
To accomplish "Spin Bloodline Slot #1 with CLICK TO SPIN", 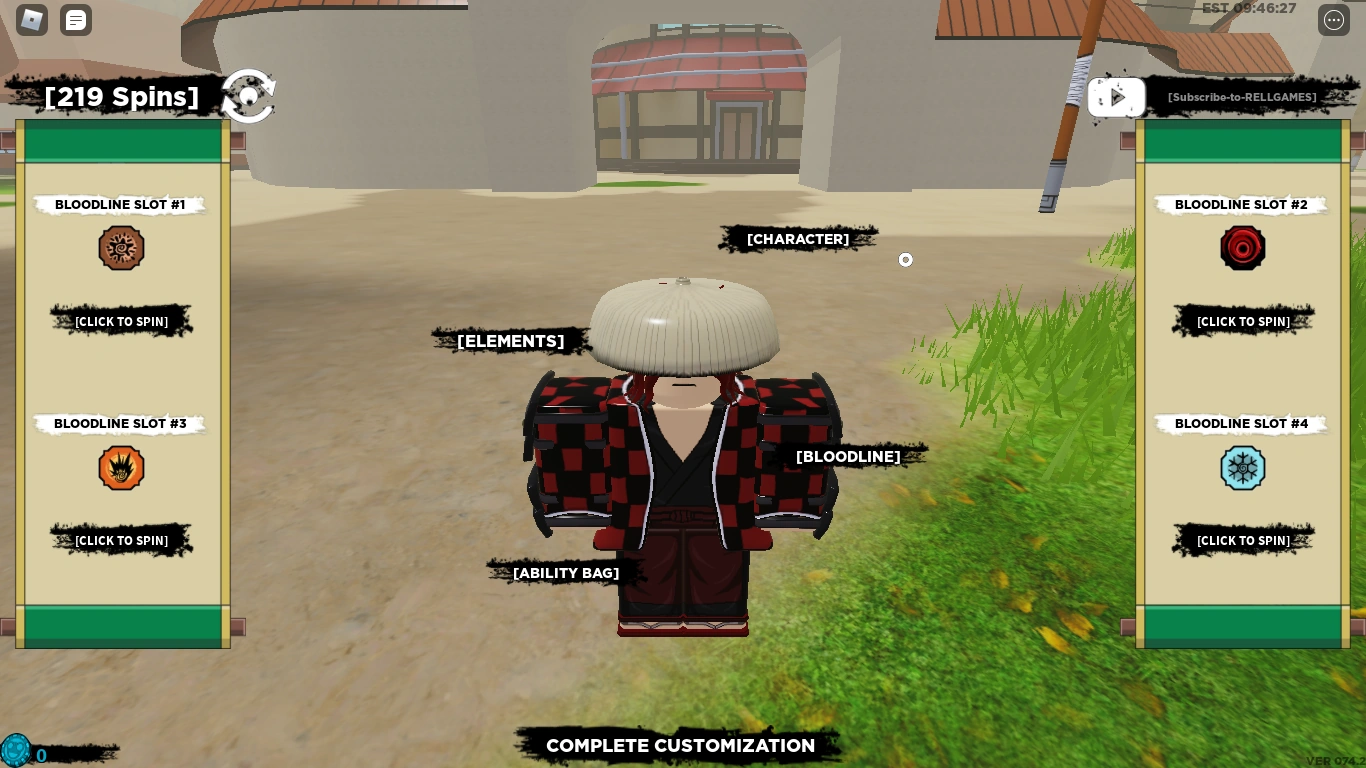I will [x=121, y=320].
